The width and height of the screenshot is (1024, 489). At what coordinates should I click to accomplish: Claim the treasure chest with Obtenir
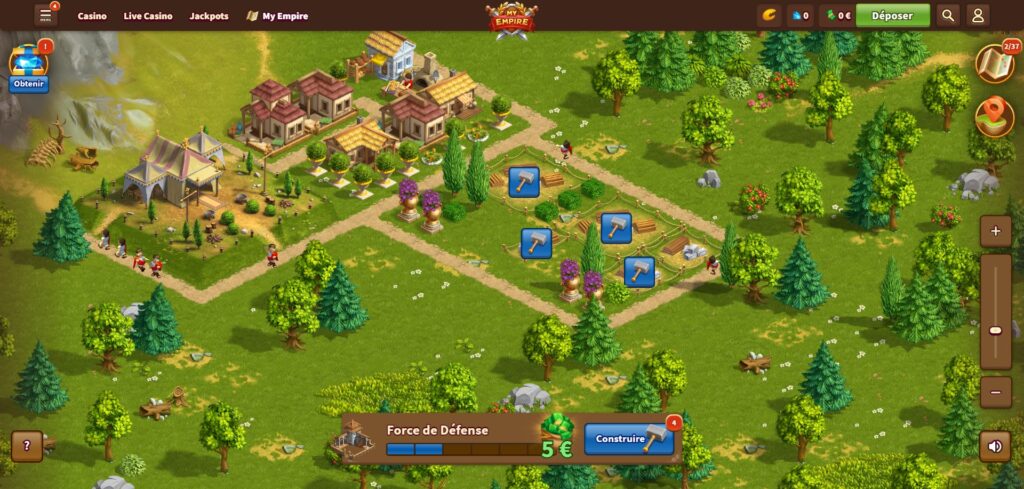(29, 84)
